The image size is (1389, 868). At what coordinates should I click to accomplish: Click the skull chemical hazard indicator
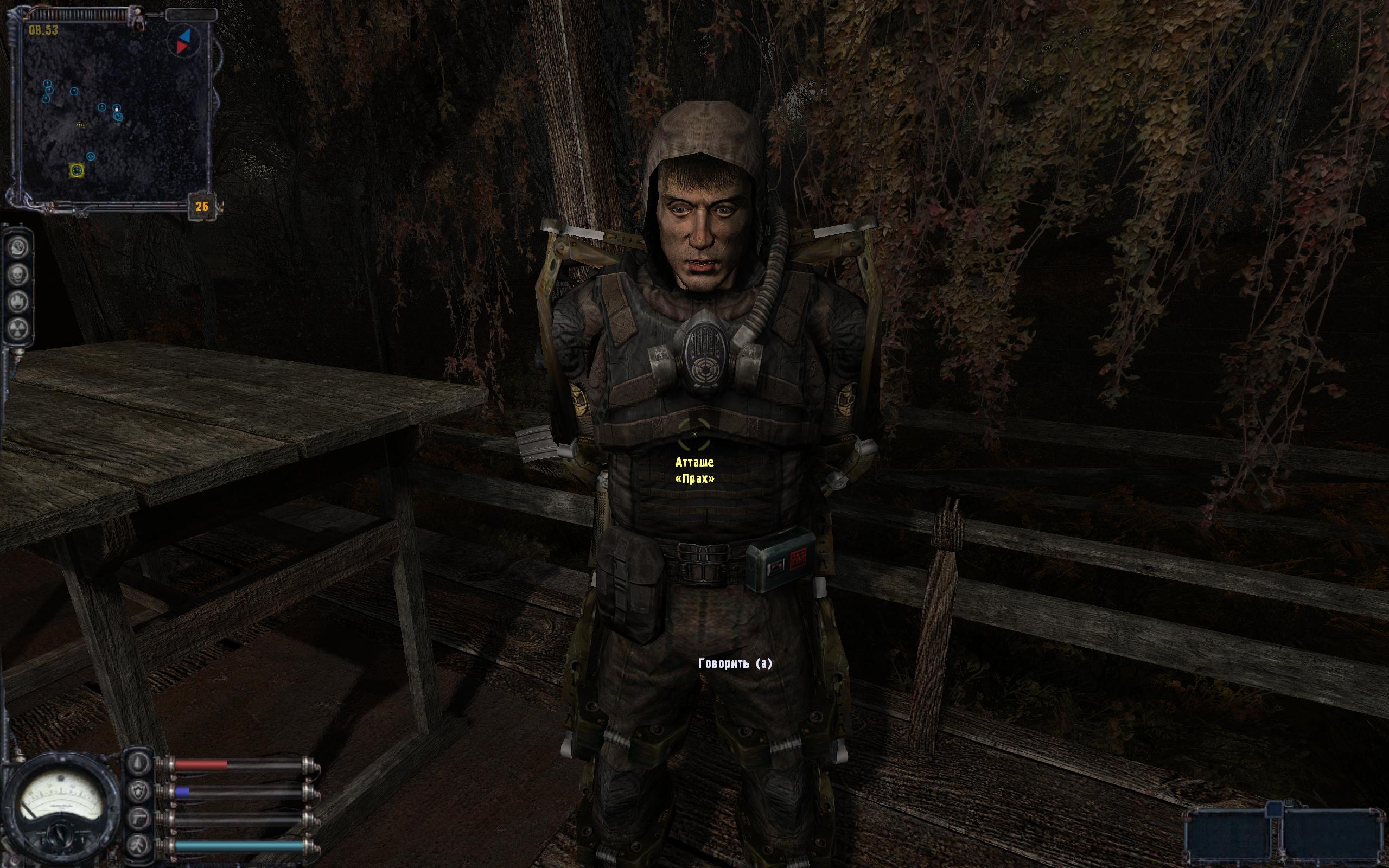20,275
